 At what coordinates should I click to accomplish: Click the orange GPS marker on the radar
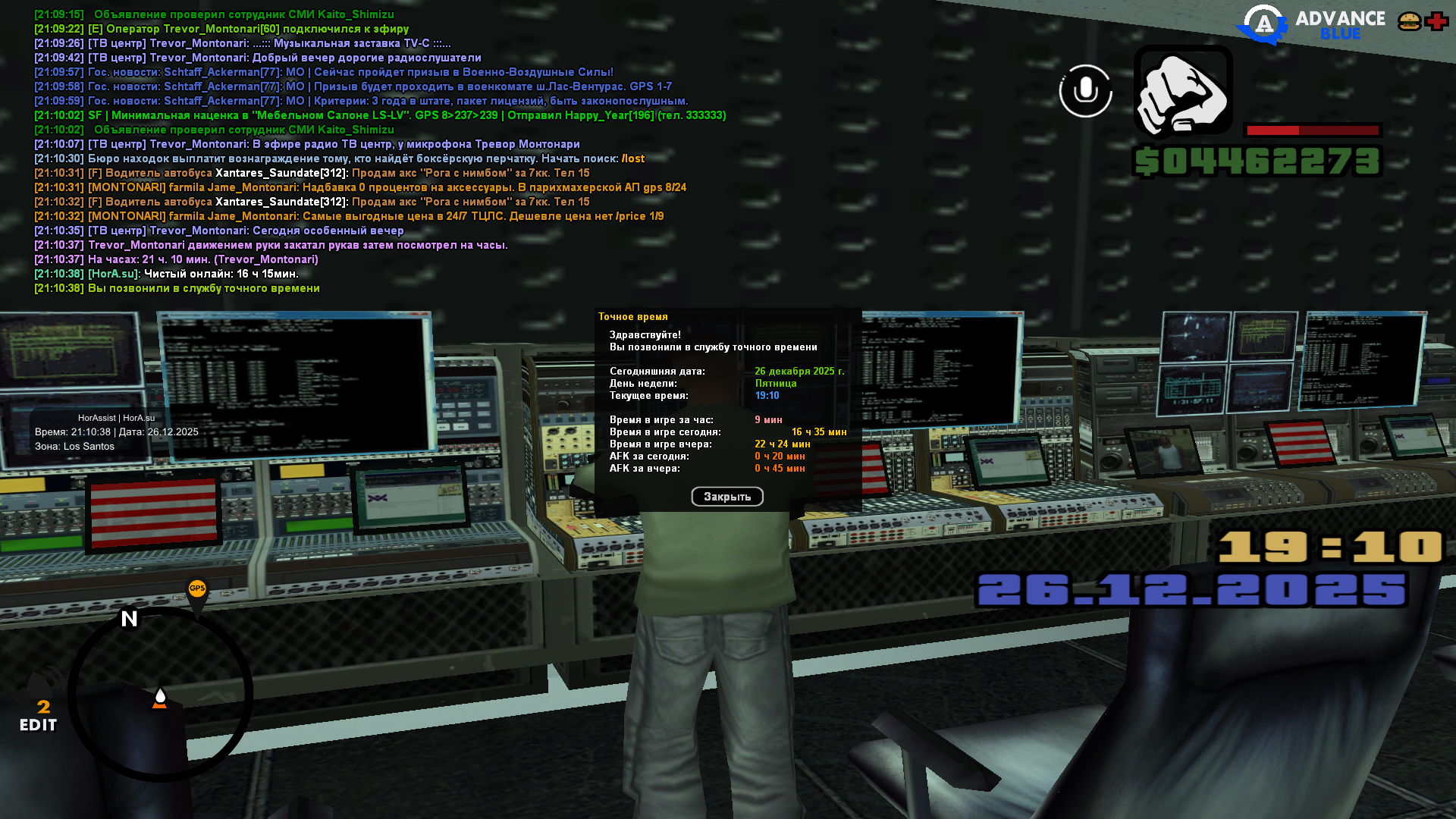pyautogui.click(x=197, y=589)
